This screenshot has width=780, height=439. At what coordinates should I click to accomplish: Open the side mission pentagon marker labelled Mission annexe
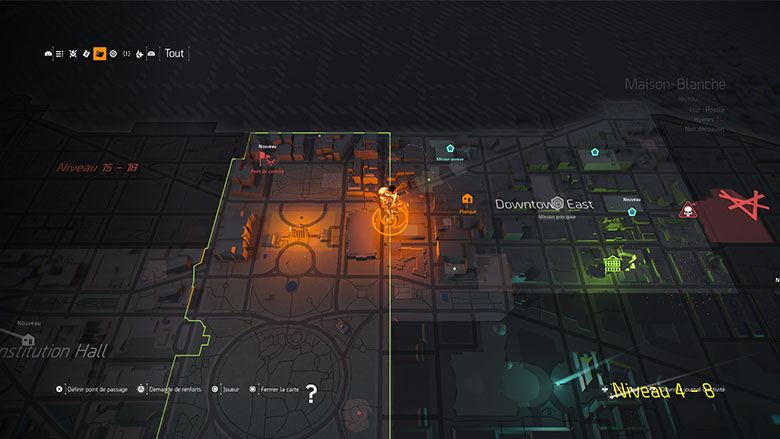pyautogui.click(x=450, y=149)
